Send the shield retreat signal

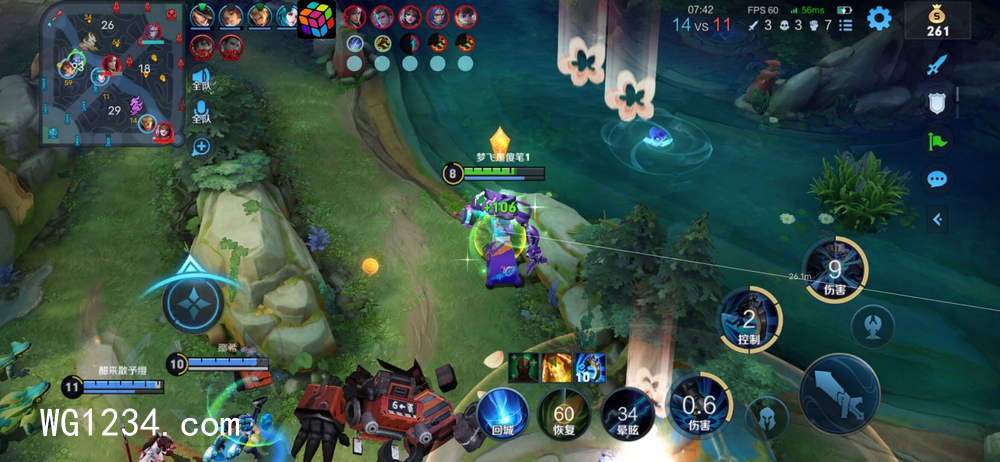(936, 103)
